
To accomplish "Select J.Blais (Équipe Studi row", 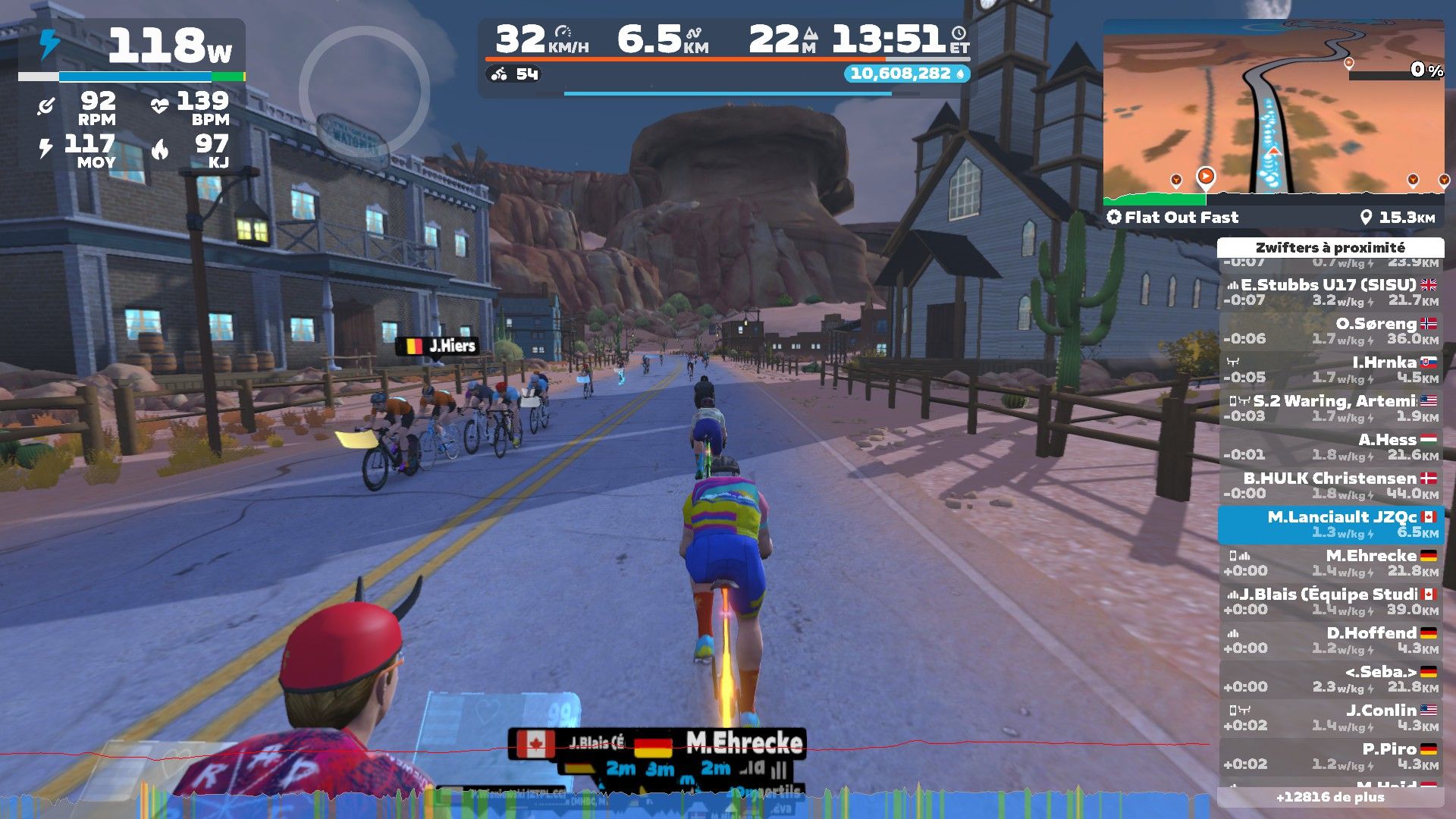I will pyautogui.click(x=1331, y=601).
